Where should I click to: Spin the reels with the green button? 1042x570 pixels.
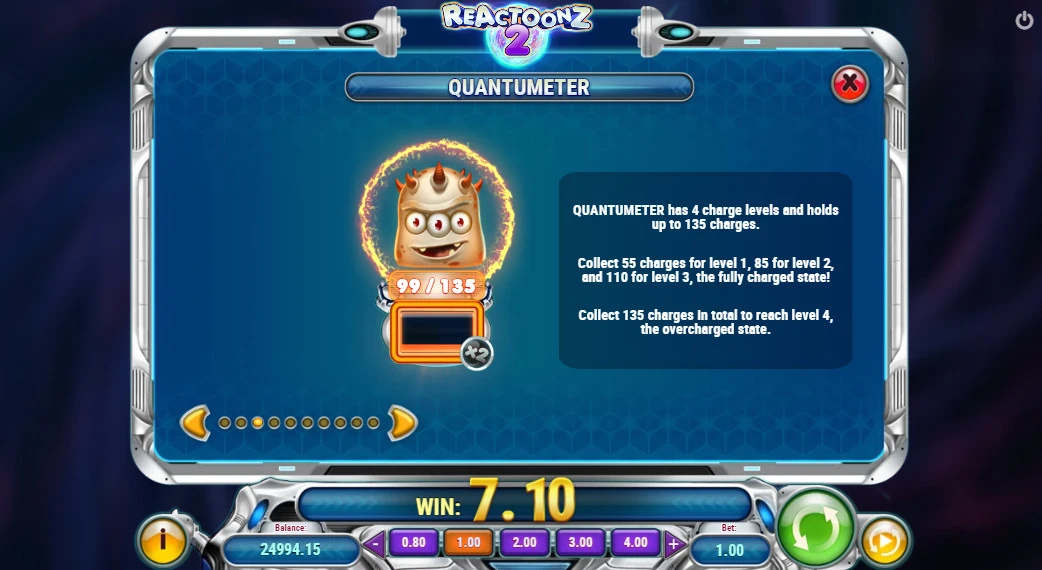point(815,527)
